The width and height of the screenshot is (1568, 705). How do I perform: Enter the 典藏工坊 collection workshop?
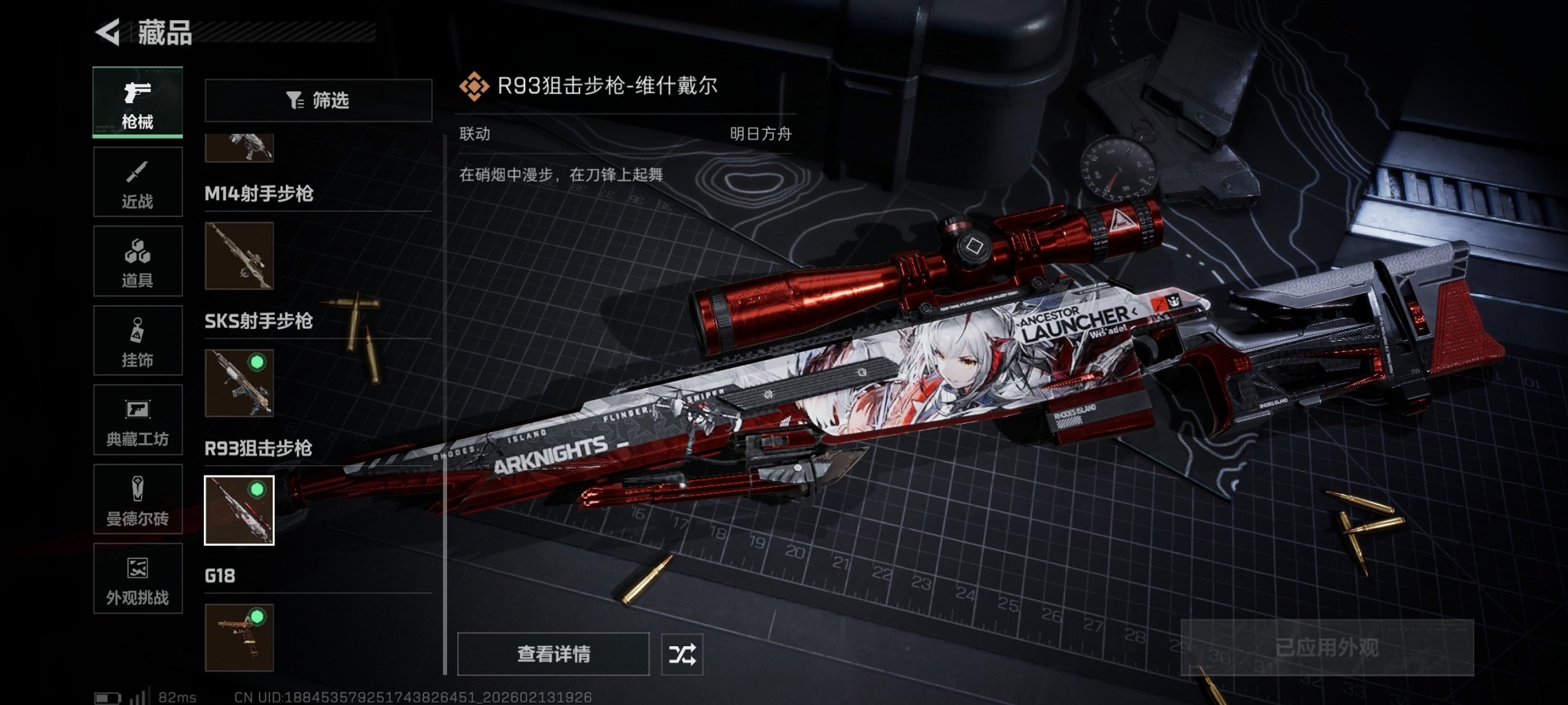coord(137,420)
